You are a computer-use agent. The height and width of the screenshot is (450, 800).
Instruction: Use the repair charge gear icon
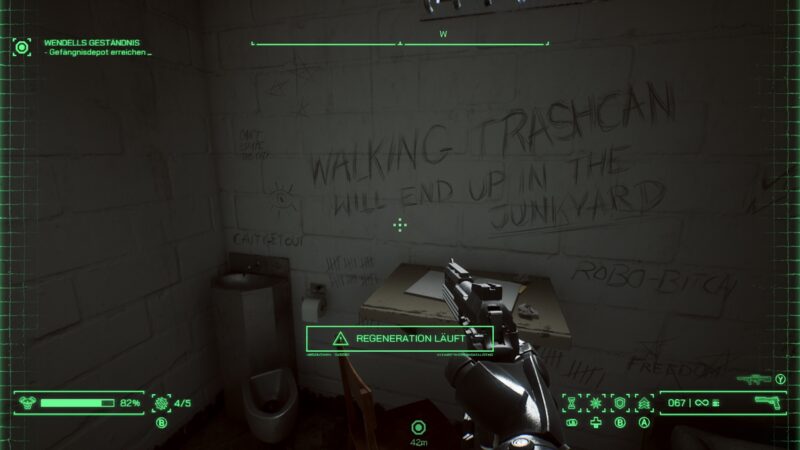coord(160,403)
